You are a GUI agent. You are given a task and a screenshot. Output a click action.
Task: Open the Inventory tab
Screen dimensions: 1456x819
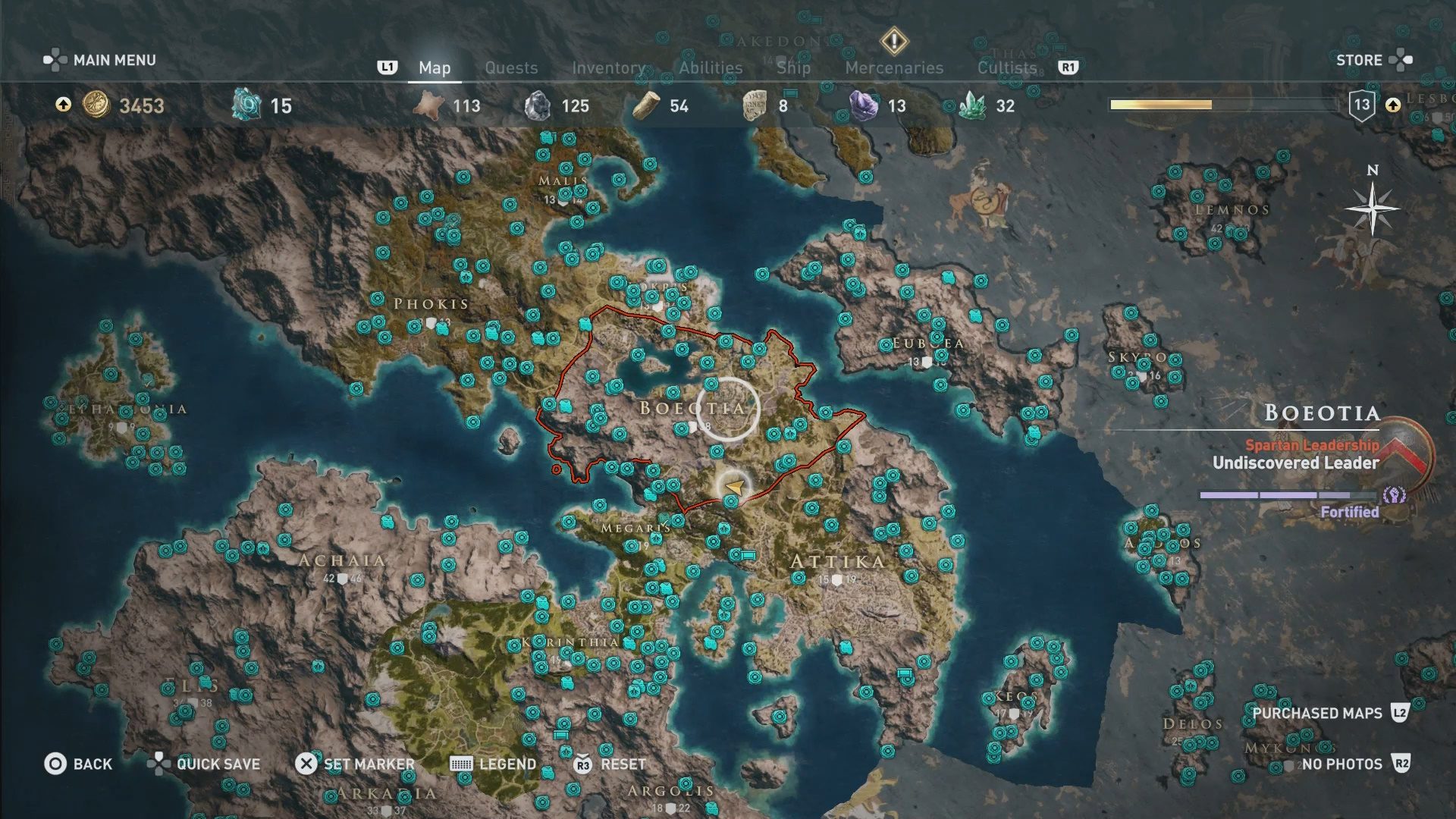[x=608, y=67]
